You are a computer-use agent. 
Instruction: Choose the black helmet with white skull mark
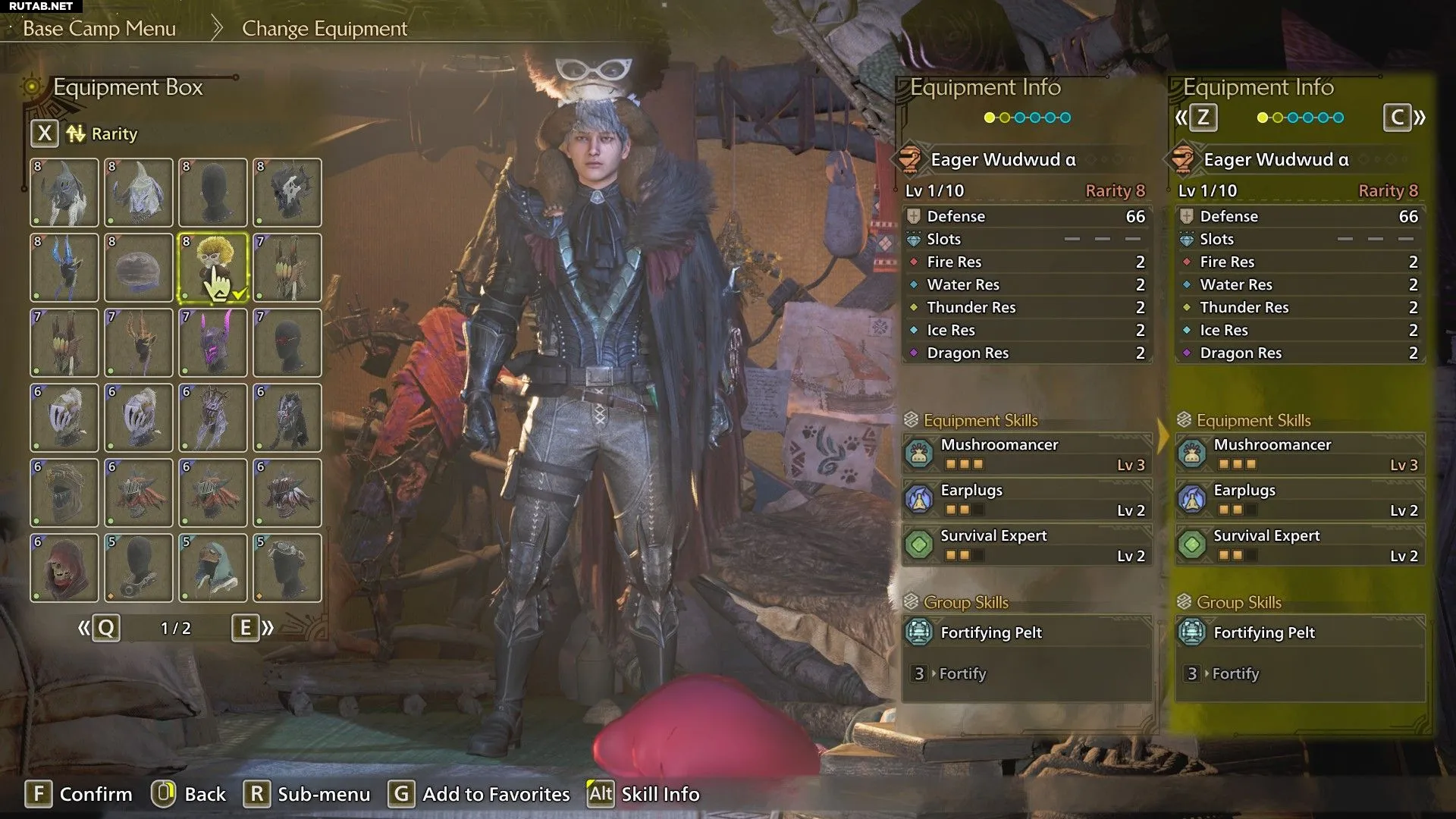[287, 193]
